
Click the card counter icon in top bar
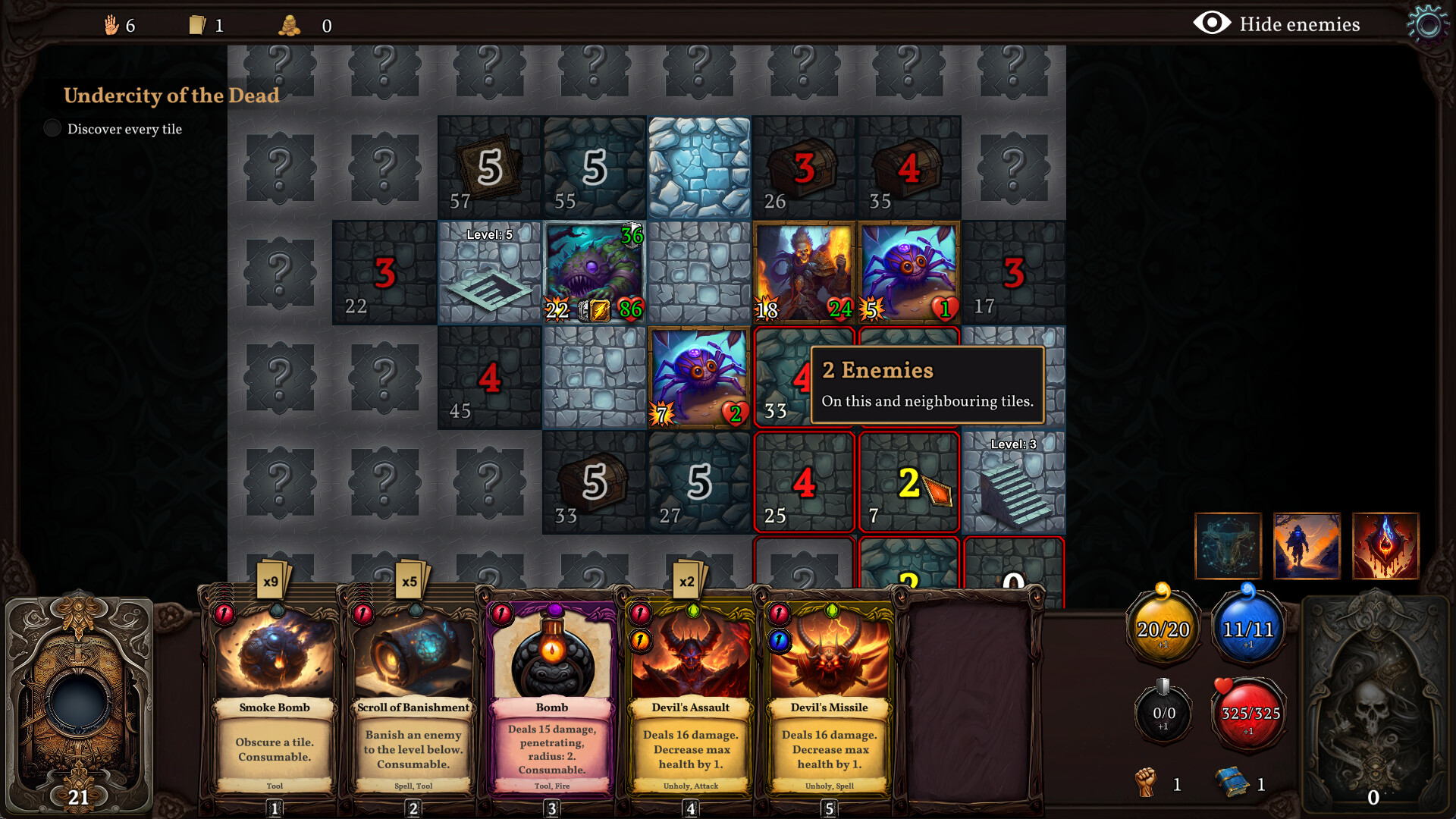198,25
